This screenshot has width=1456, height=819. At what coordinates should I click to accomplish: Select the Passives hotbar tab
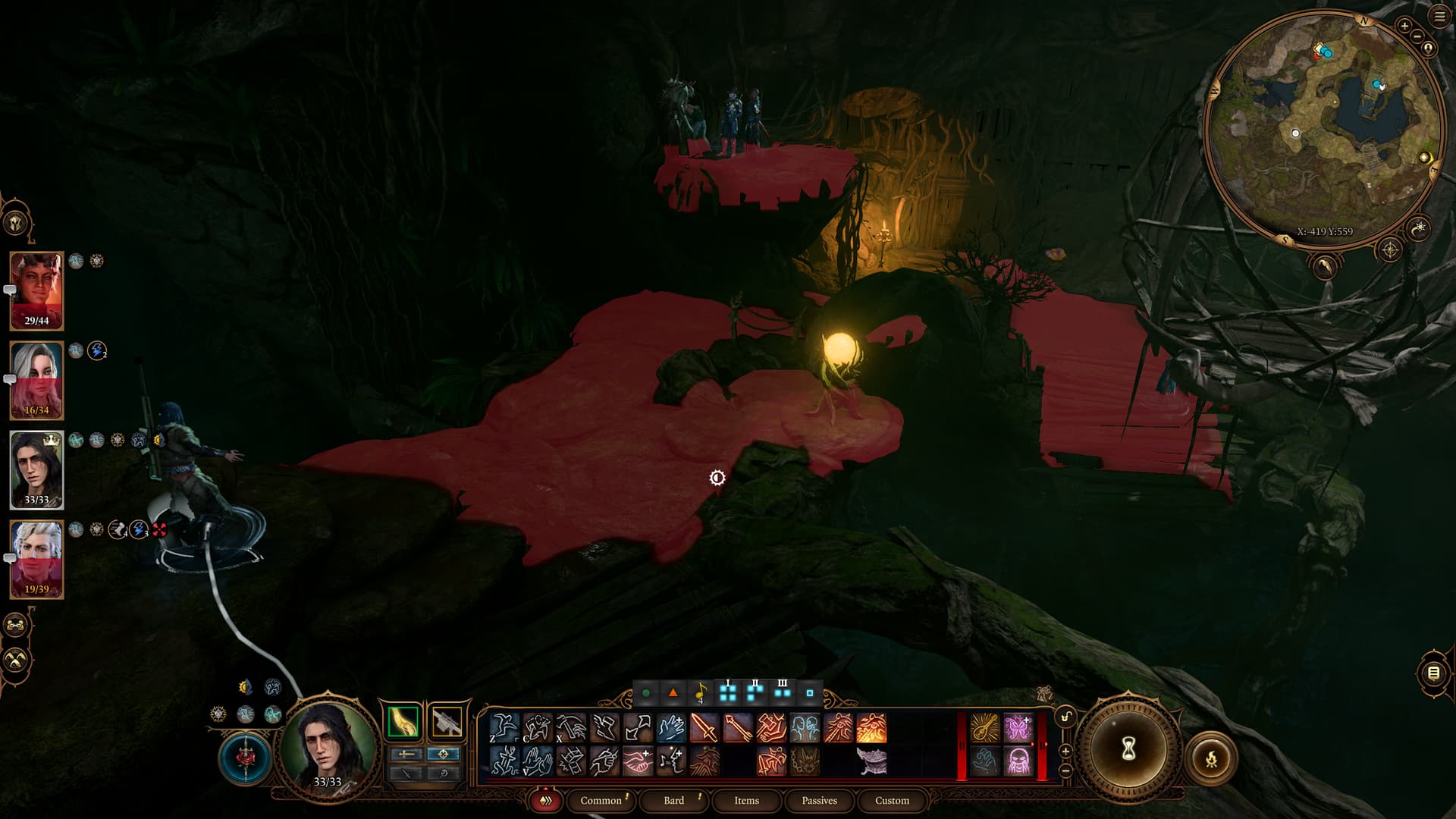coord(819,800)
